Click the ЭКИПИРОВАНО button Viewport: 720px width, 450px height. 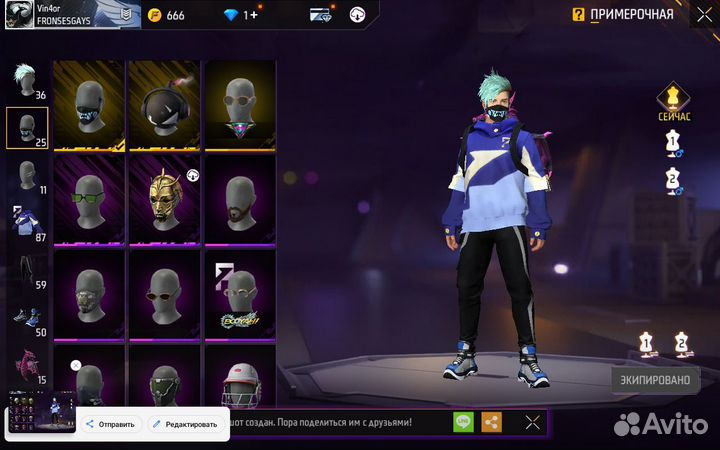click(654, 379)
